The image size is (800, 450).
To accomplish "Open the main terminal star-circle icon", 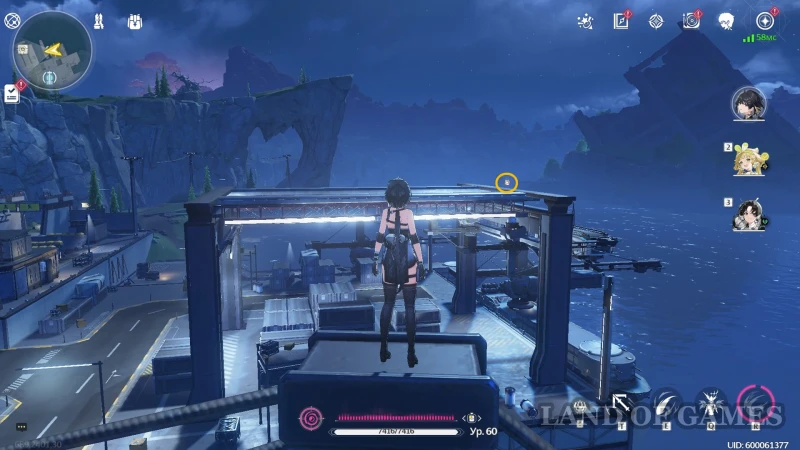I will tap(765, 20).
